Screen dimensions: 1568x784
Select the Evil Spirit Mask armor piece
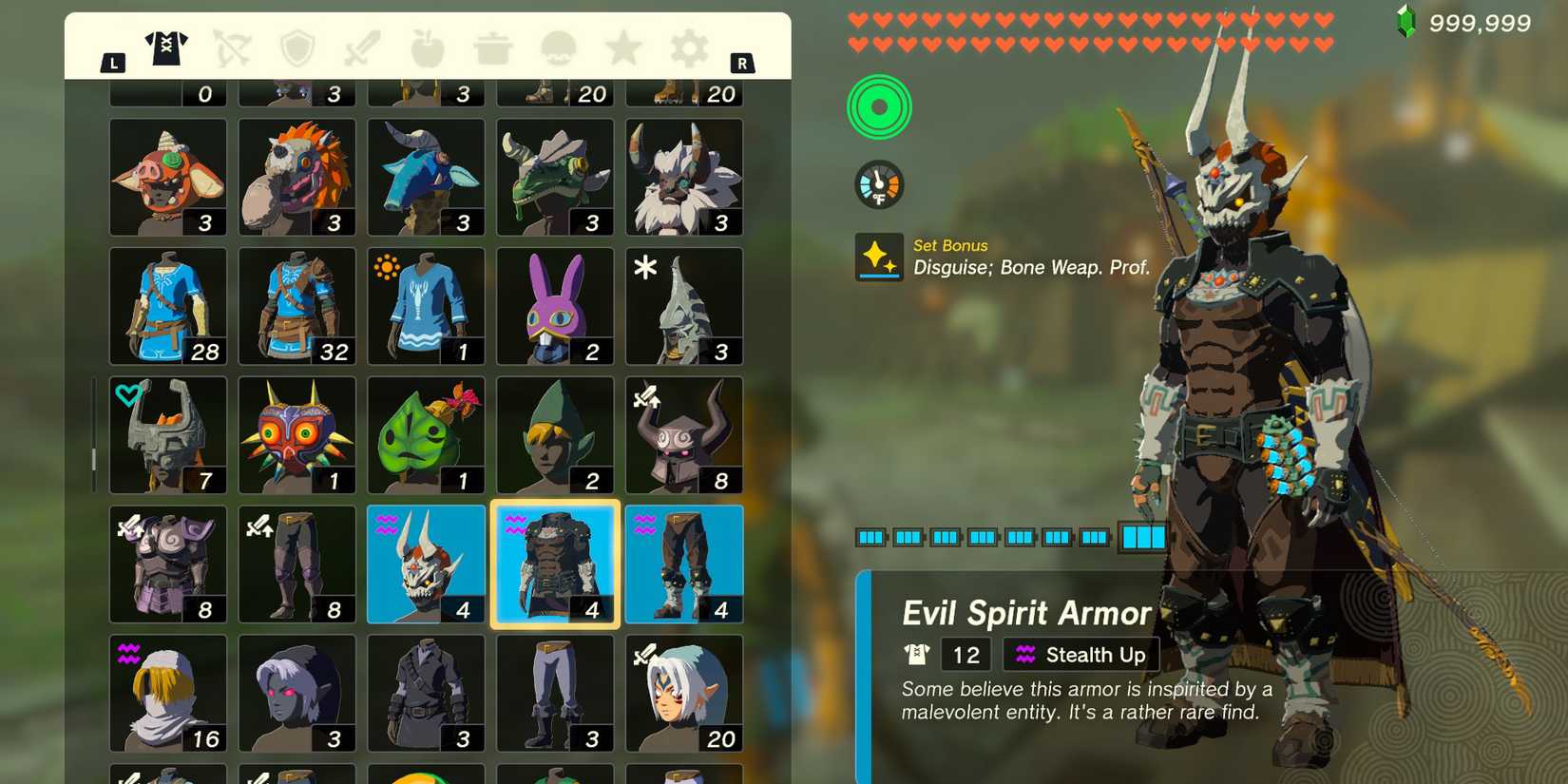click(426, 563)
